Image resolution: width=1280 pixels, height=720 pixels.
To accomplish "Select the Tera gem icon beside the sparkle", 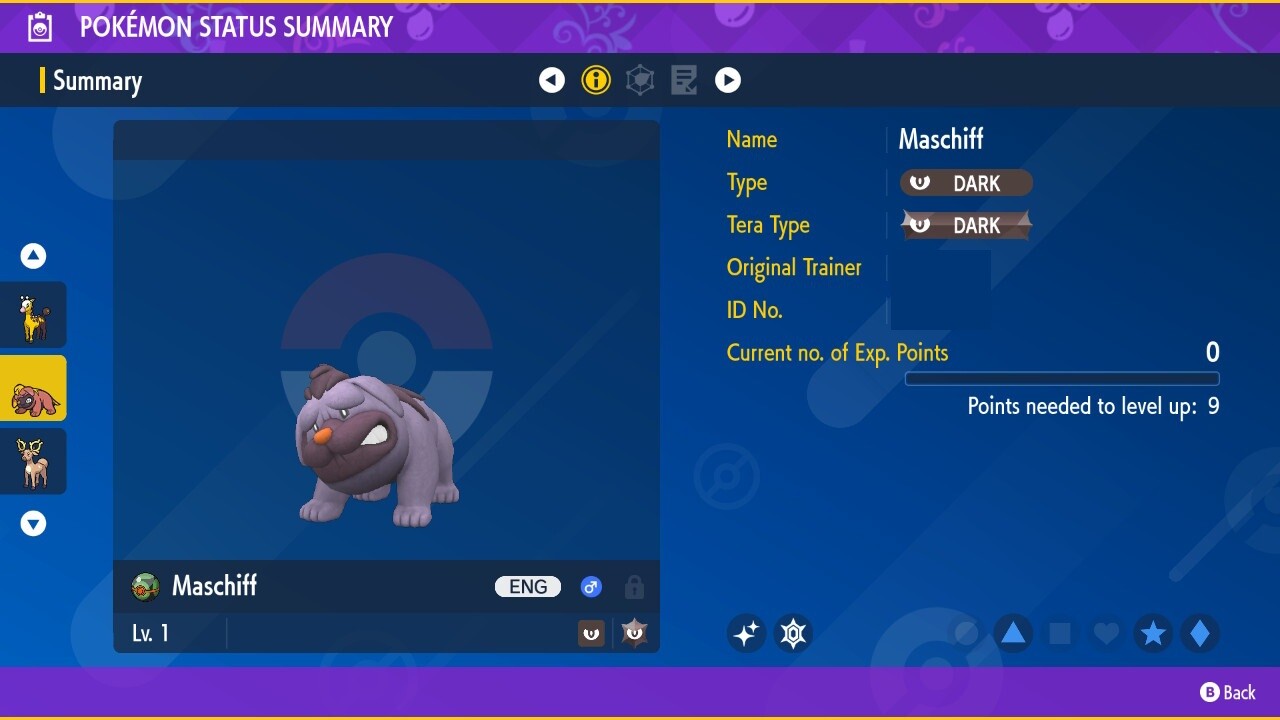I will (793, 632).
